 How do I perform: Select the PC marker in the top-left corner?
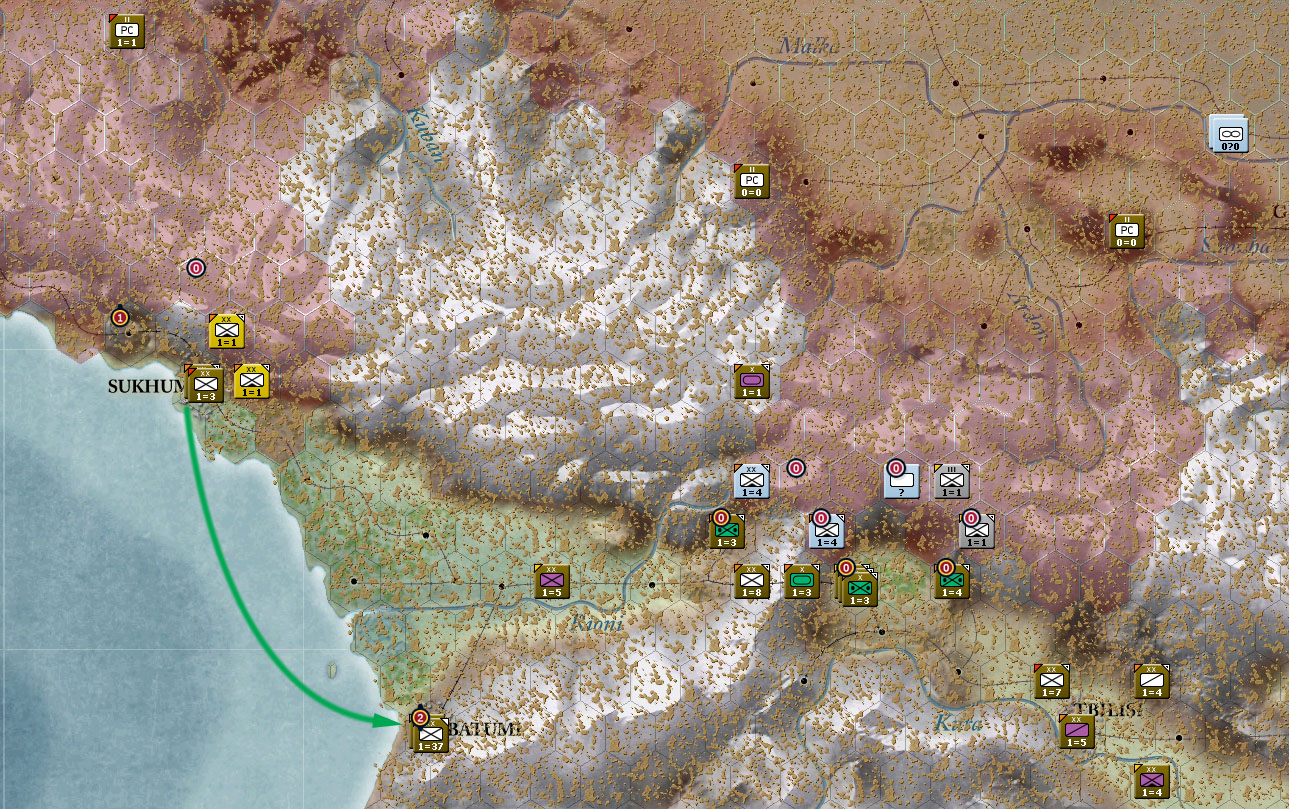tap(126, 31)
